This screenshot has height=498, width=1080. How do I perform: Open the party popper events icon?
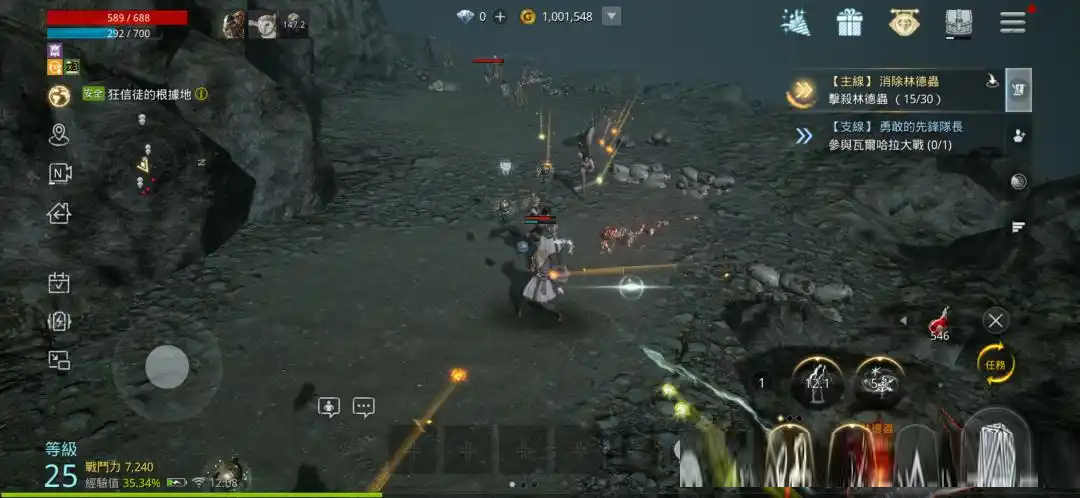(796, 22)
